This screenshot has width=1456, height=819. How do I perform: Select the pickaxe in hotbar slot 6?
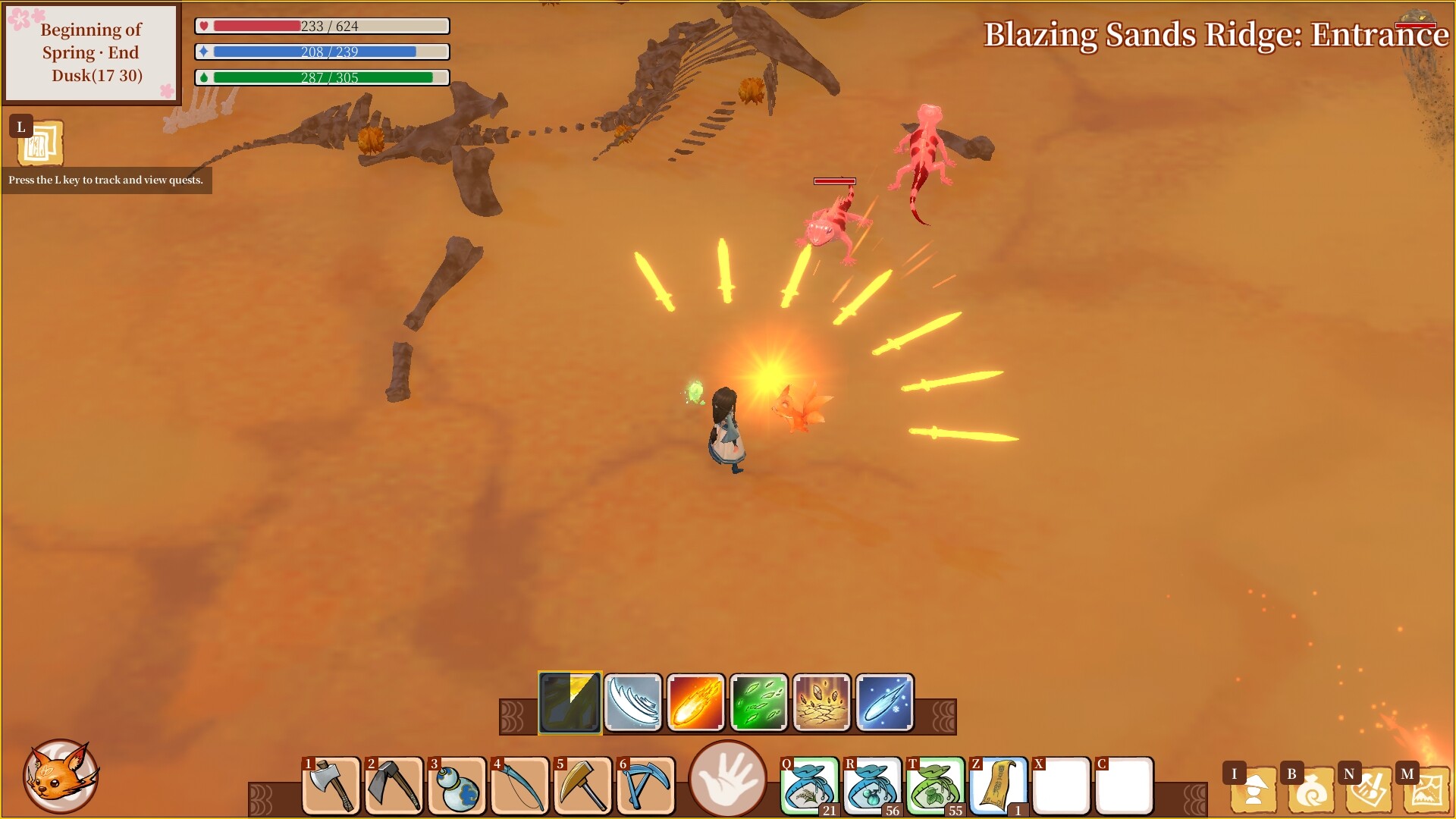pos(645,786)
